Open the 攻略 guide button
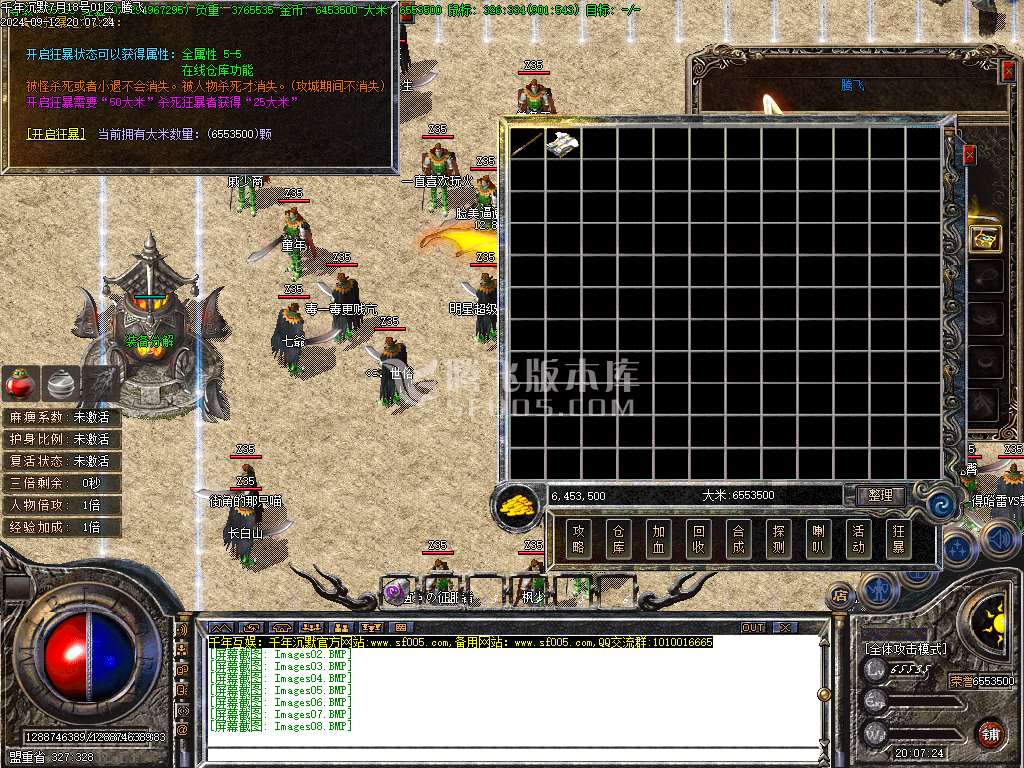 577,539
